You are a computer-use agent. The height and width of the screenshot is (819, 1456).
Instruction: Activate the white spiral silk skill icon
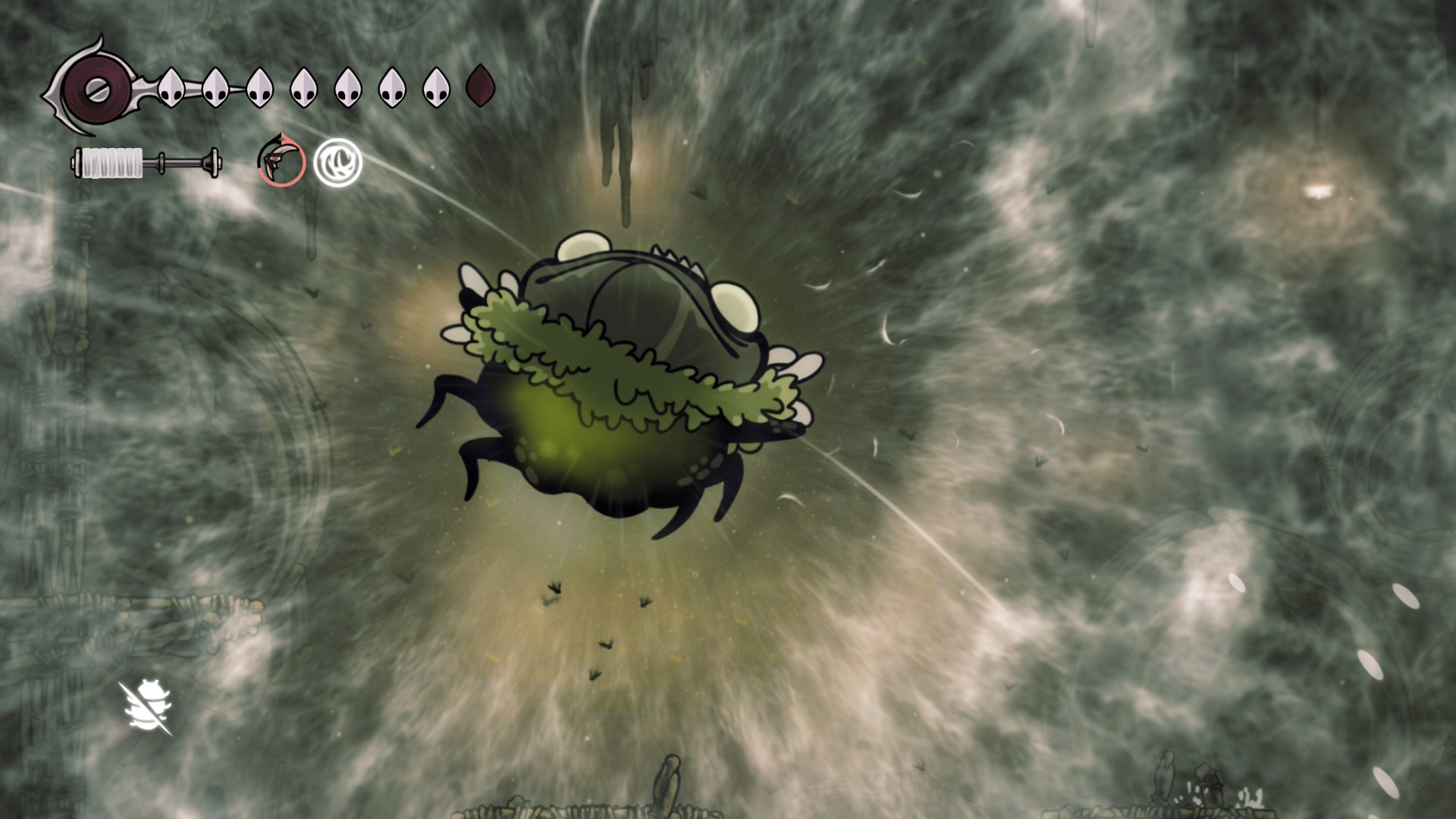click(x=338, y=162)
